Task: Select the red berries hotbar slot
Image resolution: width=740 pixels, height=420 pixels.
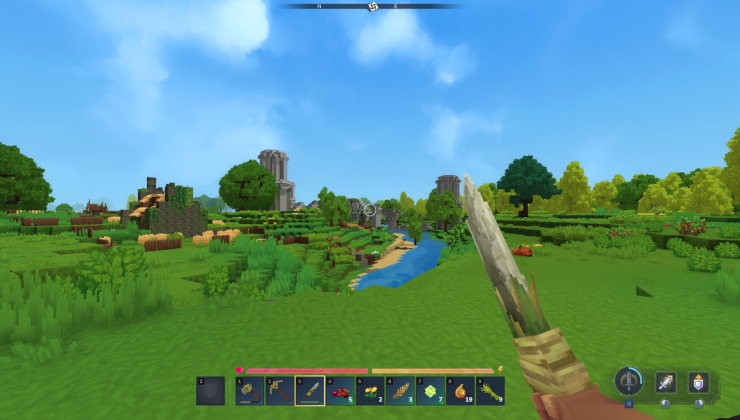Action: pos(340,391)
